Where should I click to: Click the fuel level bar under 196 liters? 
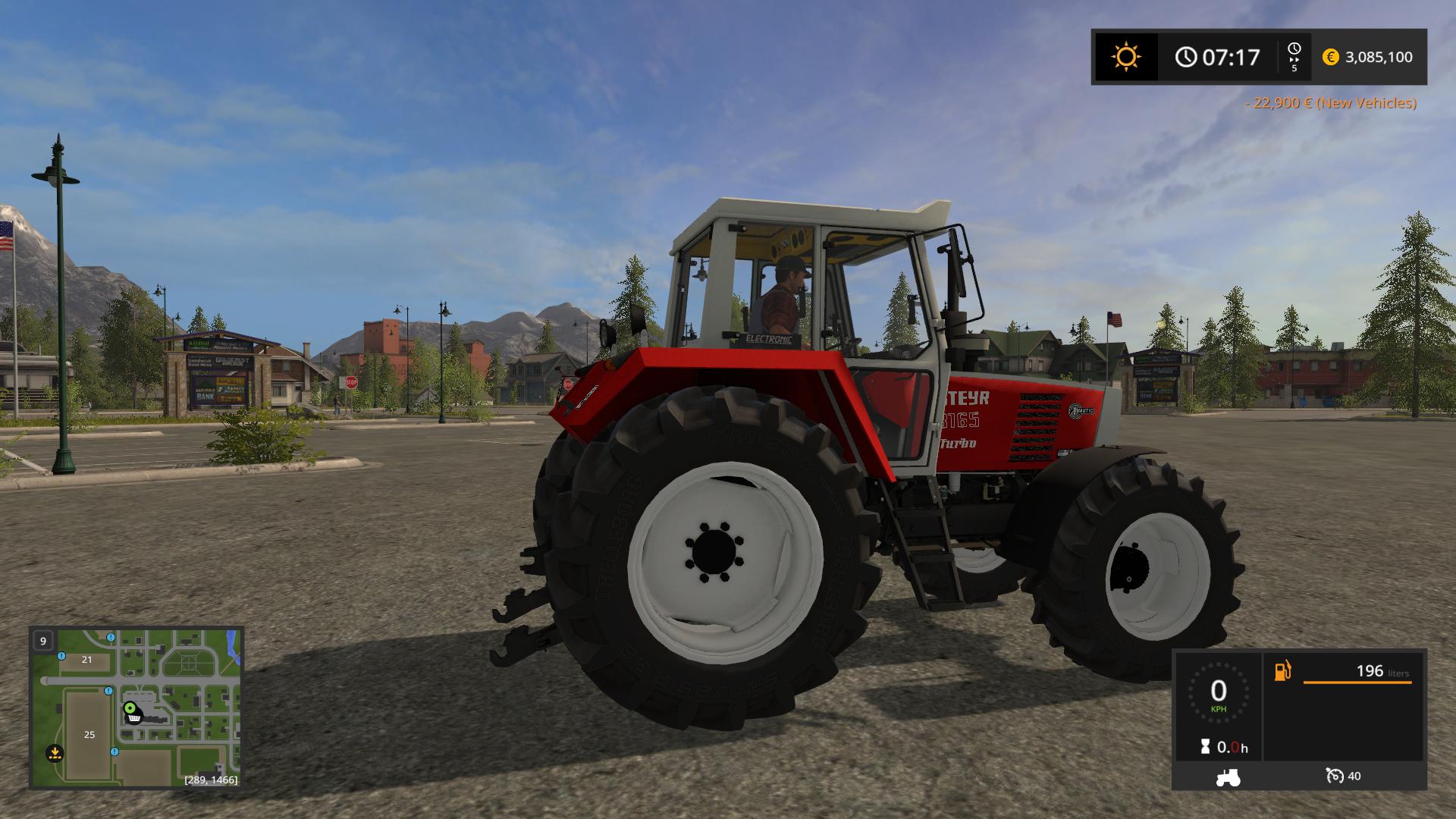point(1357,682)
